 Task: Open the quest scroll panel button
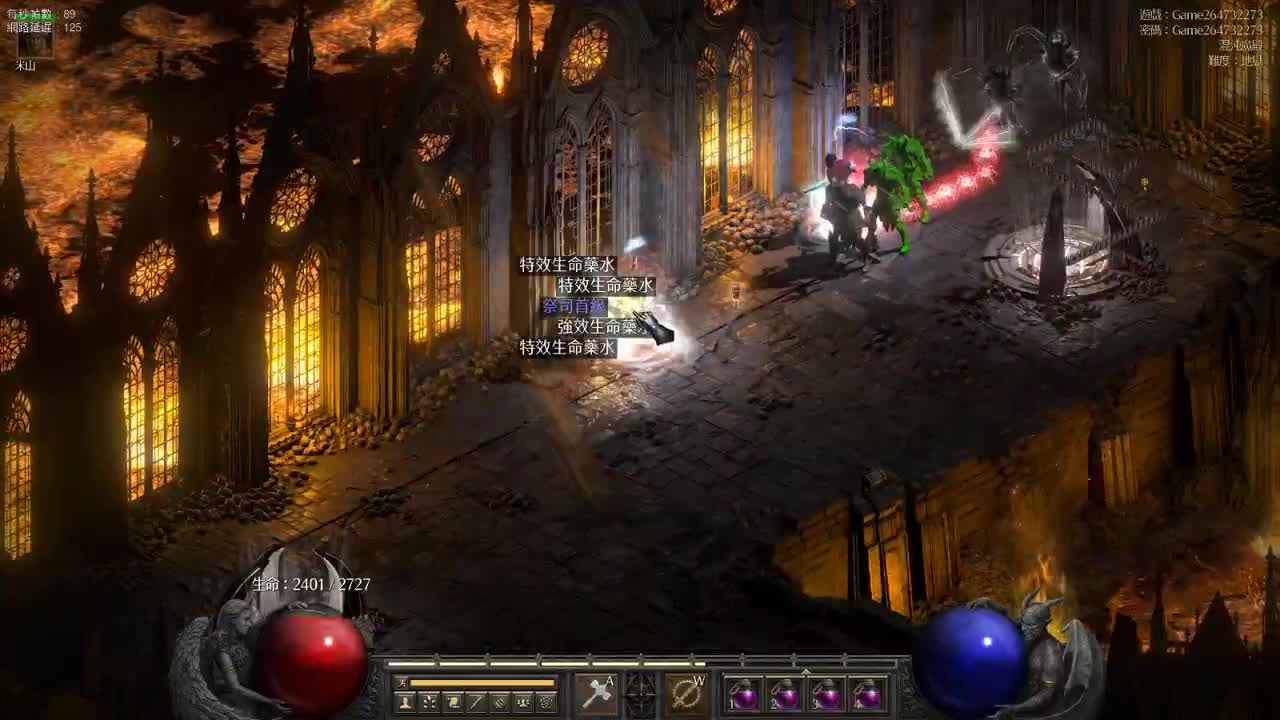pyautogui.click(x=453, y=703)
